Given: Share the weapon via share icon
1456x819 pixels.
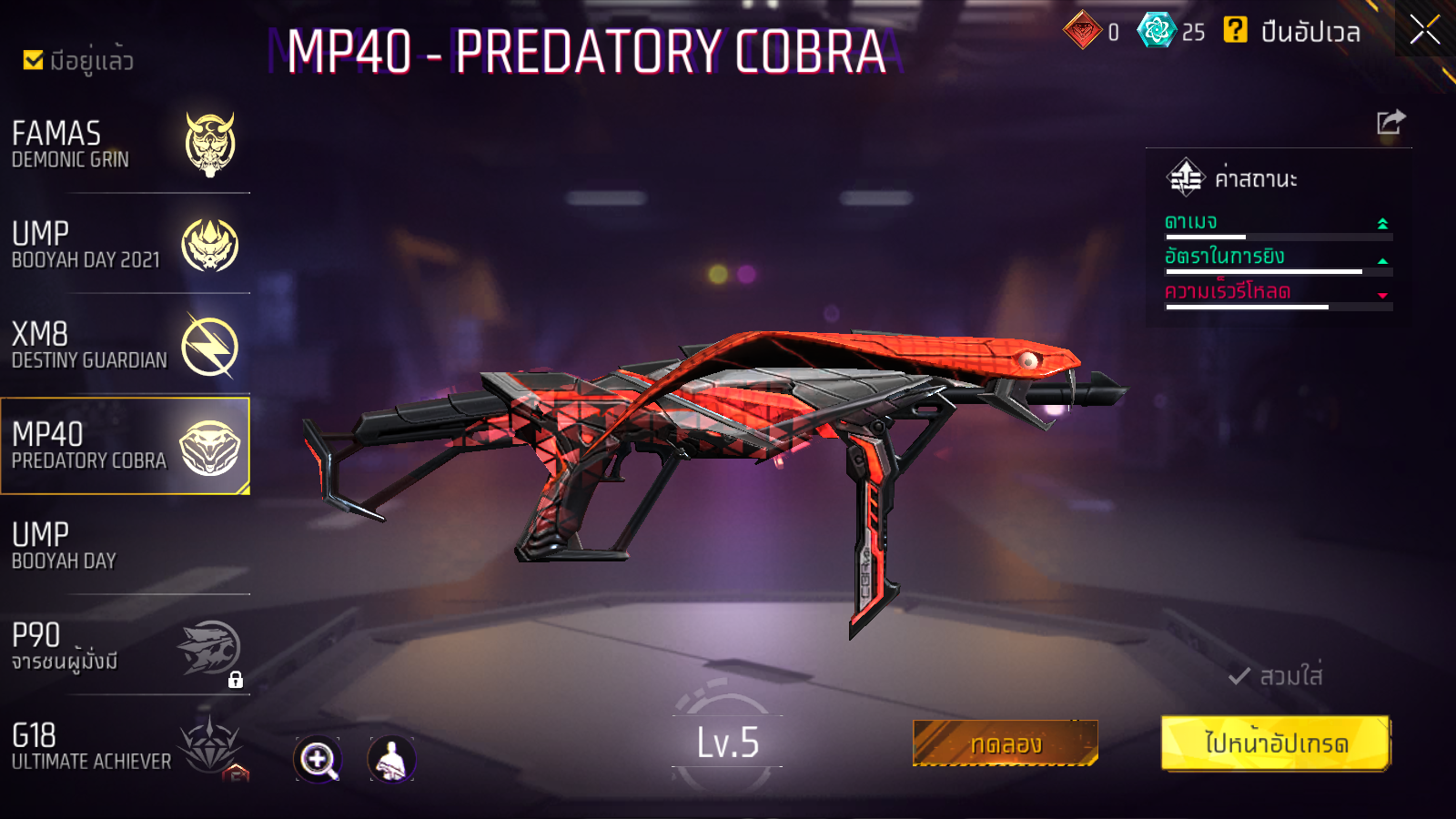Looking at the screenshot, I should coord(1390,122).
